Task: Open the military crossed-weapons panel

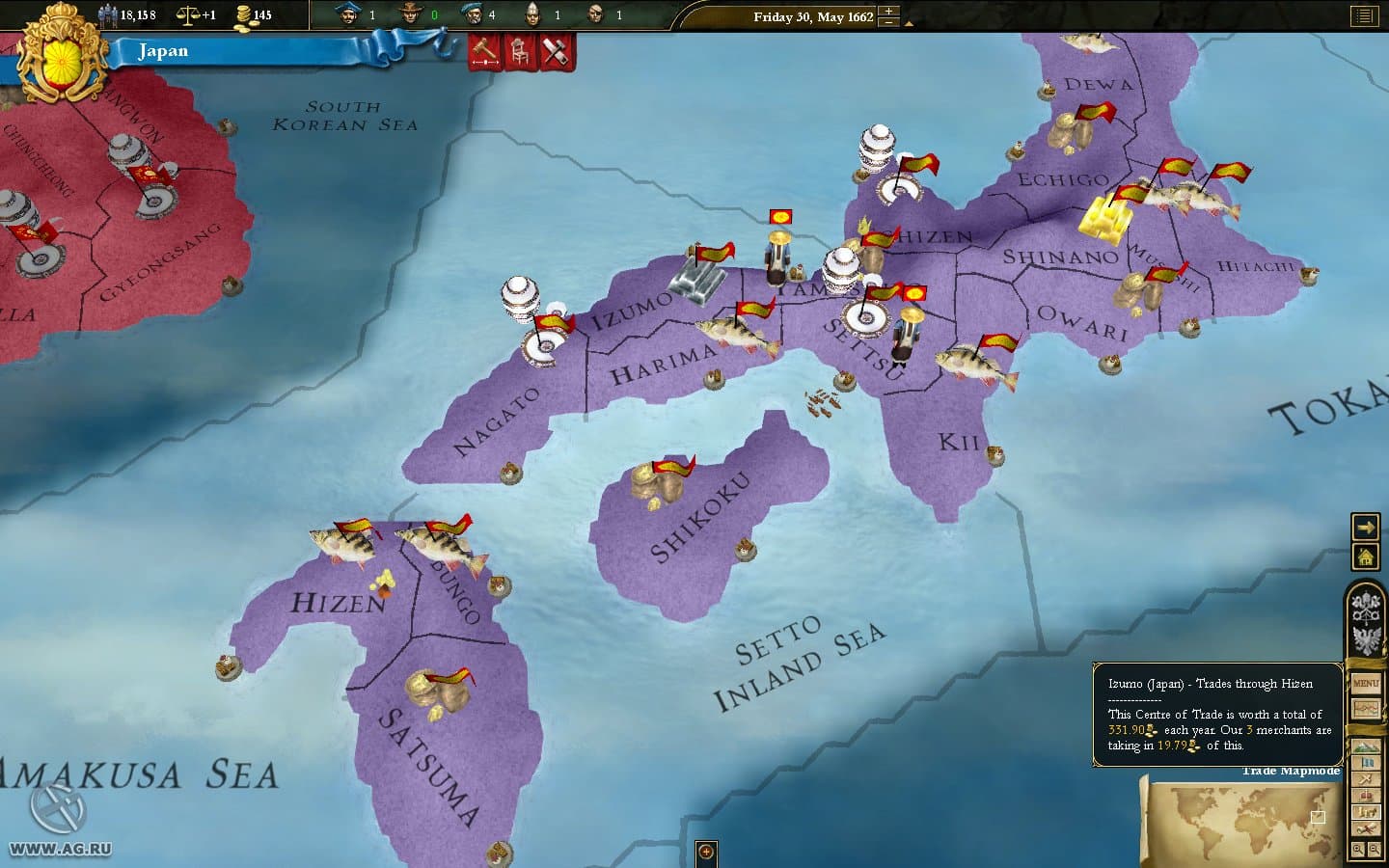Action: click(555, 51)
